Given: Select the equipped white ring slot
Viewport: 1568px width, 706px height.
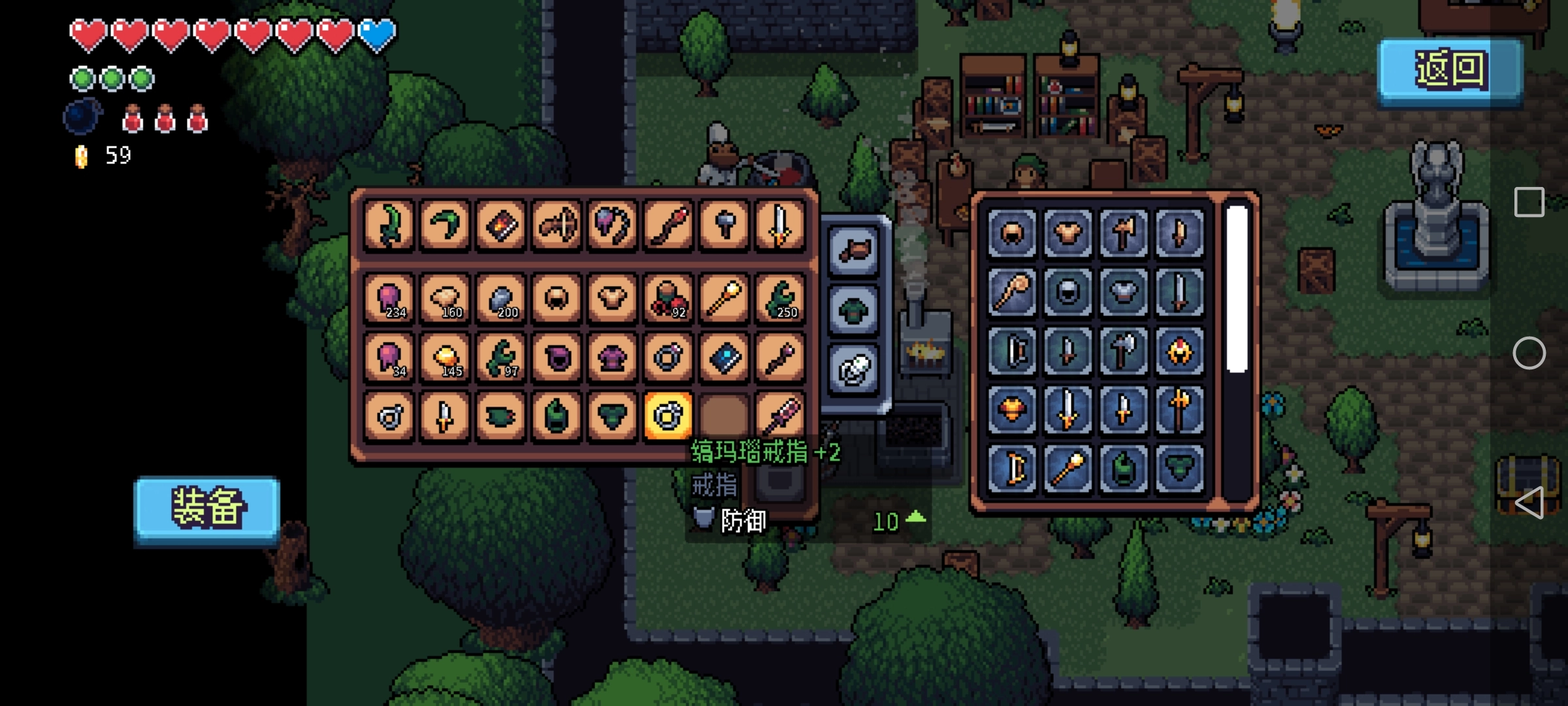Looking at the screenshot, I should coord(854,369).
